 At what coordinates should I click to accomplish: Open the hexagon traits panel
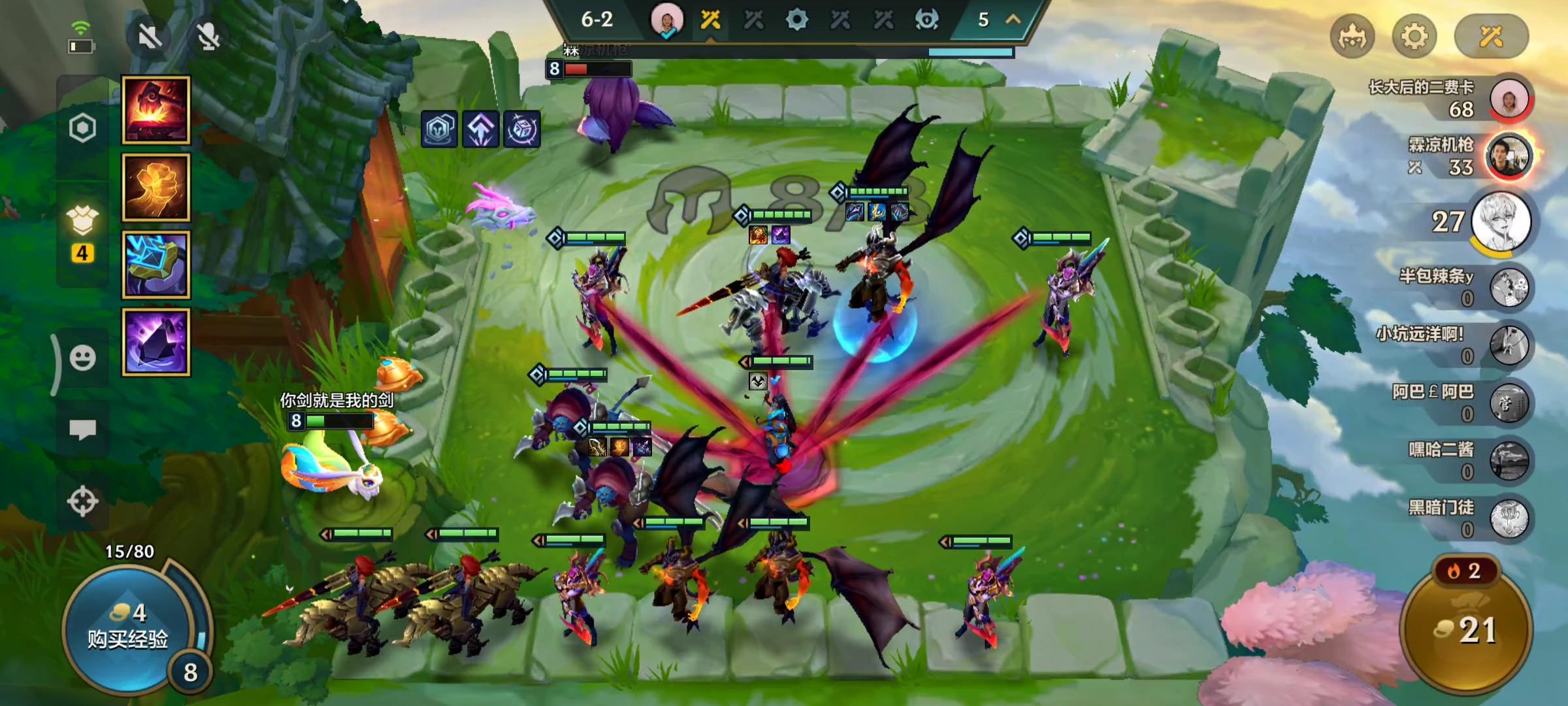coord(82,128)
